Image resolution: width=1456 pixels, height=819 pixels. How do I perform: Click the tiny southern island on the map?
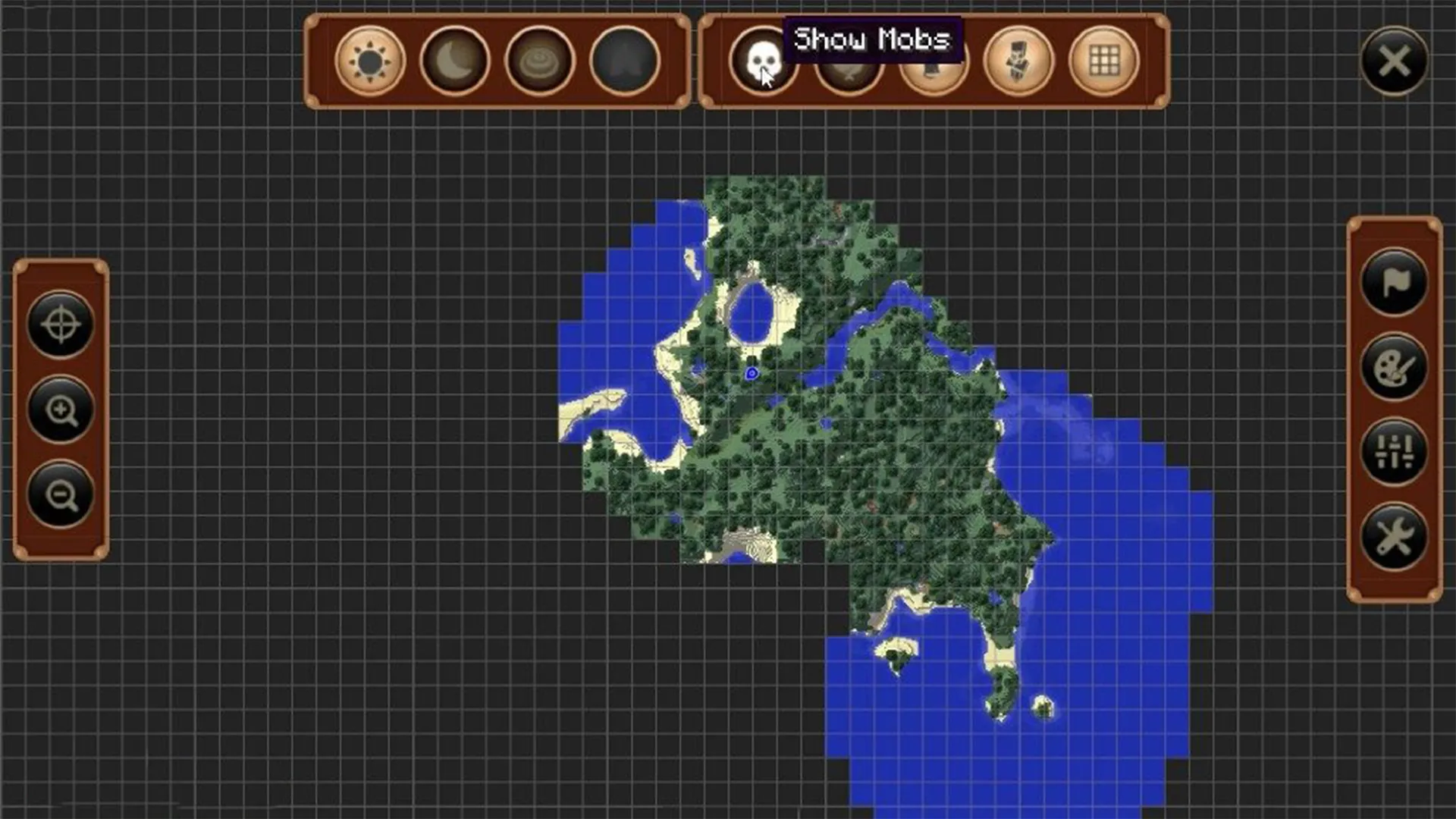coord(1043,709)
